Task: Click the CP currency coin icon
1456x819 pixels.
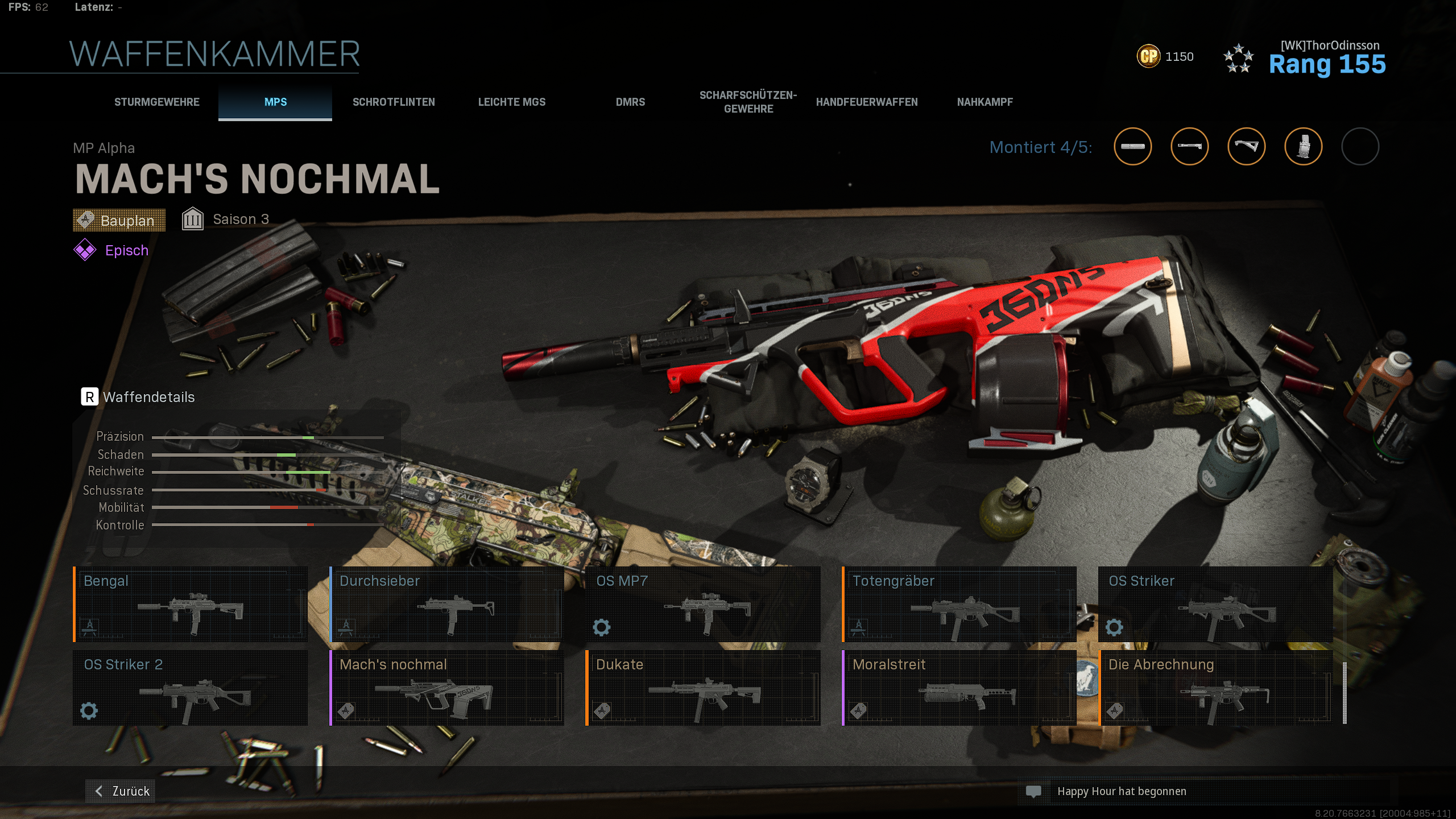Action: click(1148, 56)
